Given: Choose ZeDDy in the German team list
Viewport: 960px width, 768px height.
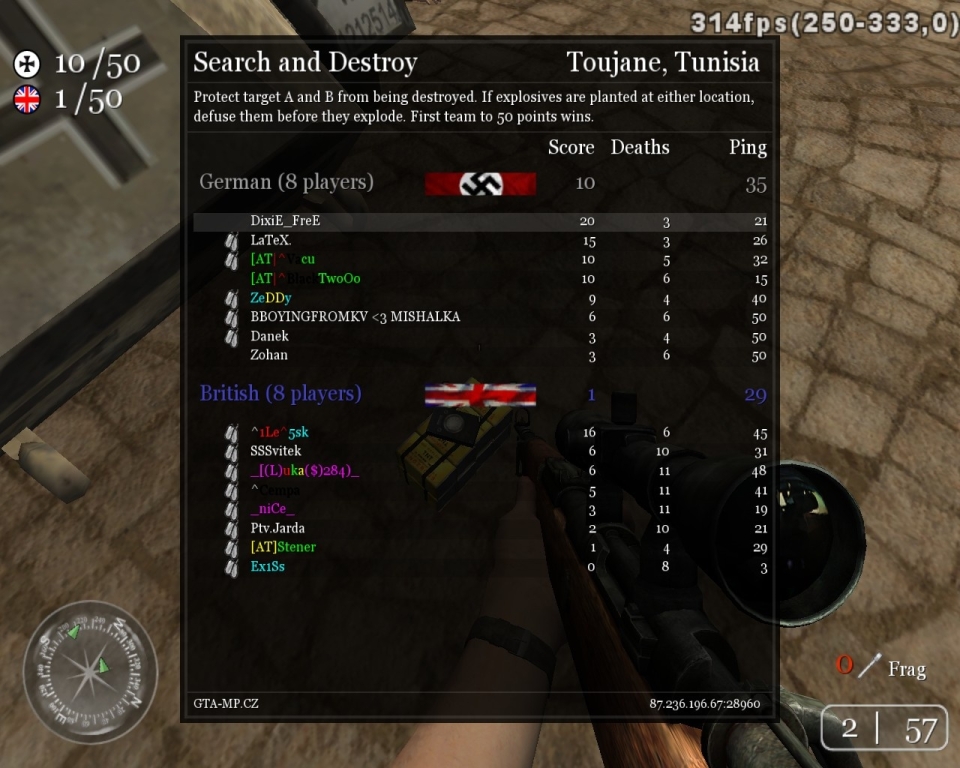Looking at the screenshot, I should [x=271, y=298].
